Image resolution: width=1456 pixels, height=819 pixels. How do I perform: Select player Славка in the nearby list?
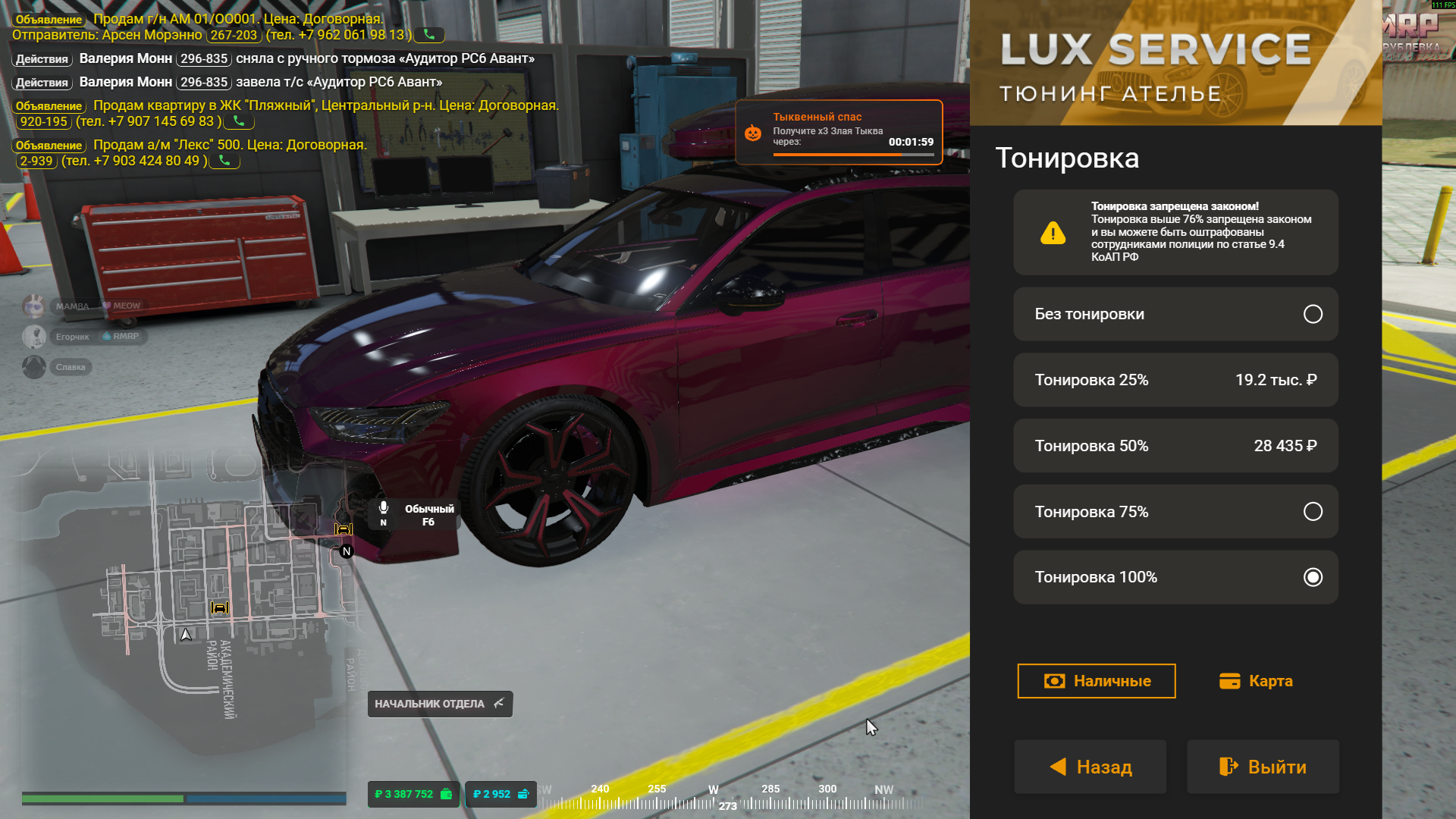click(x=70, y=367)
